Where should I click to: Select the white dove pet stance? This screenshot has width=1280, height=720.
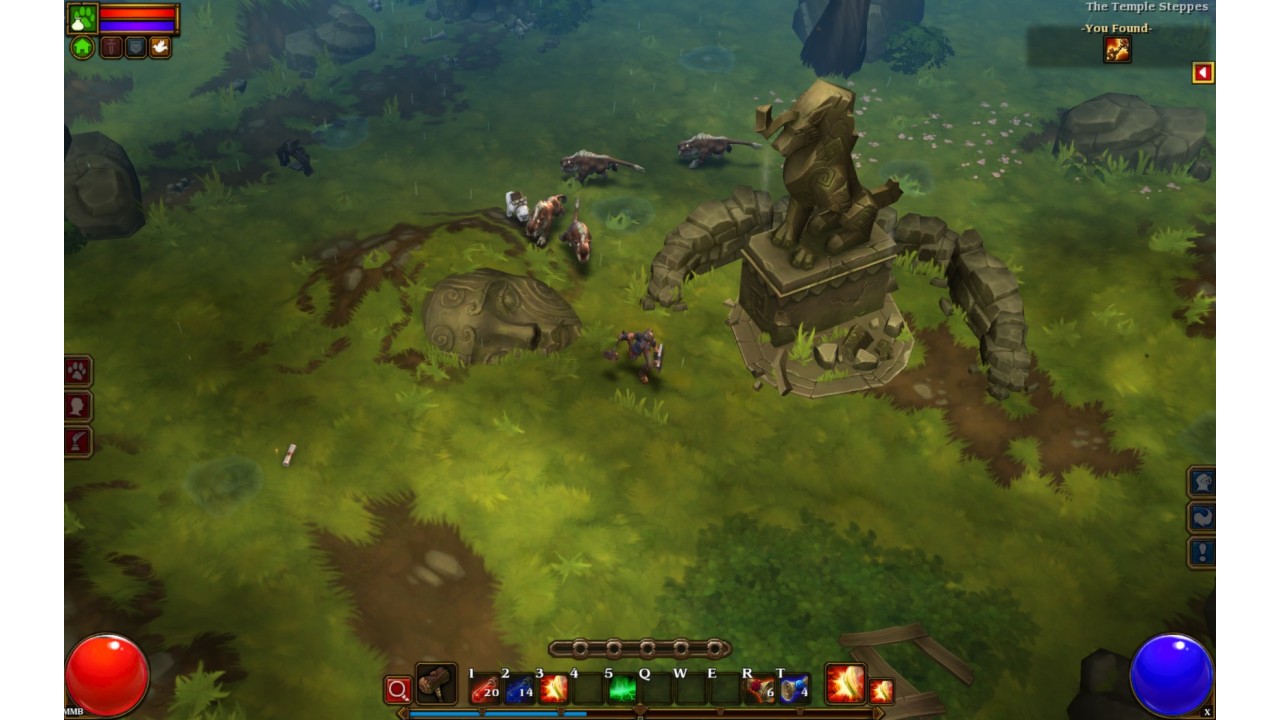[159, 47]
